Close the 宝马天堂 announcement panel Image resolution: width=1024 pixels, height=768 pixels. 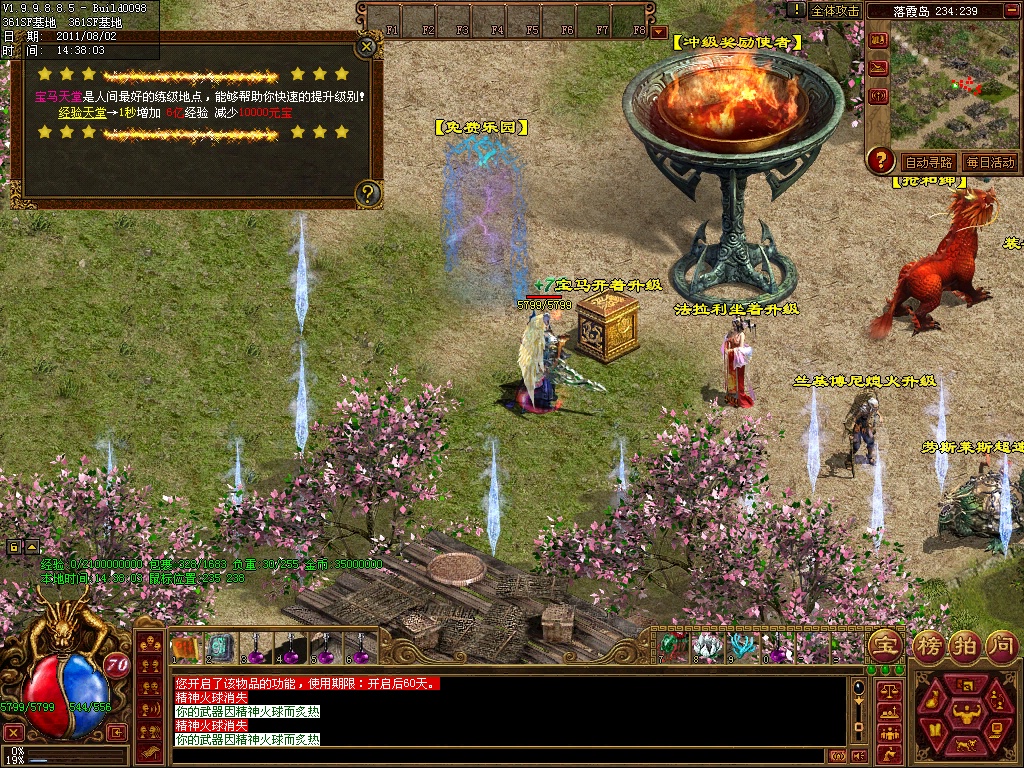[x=367, y=45]
